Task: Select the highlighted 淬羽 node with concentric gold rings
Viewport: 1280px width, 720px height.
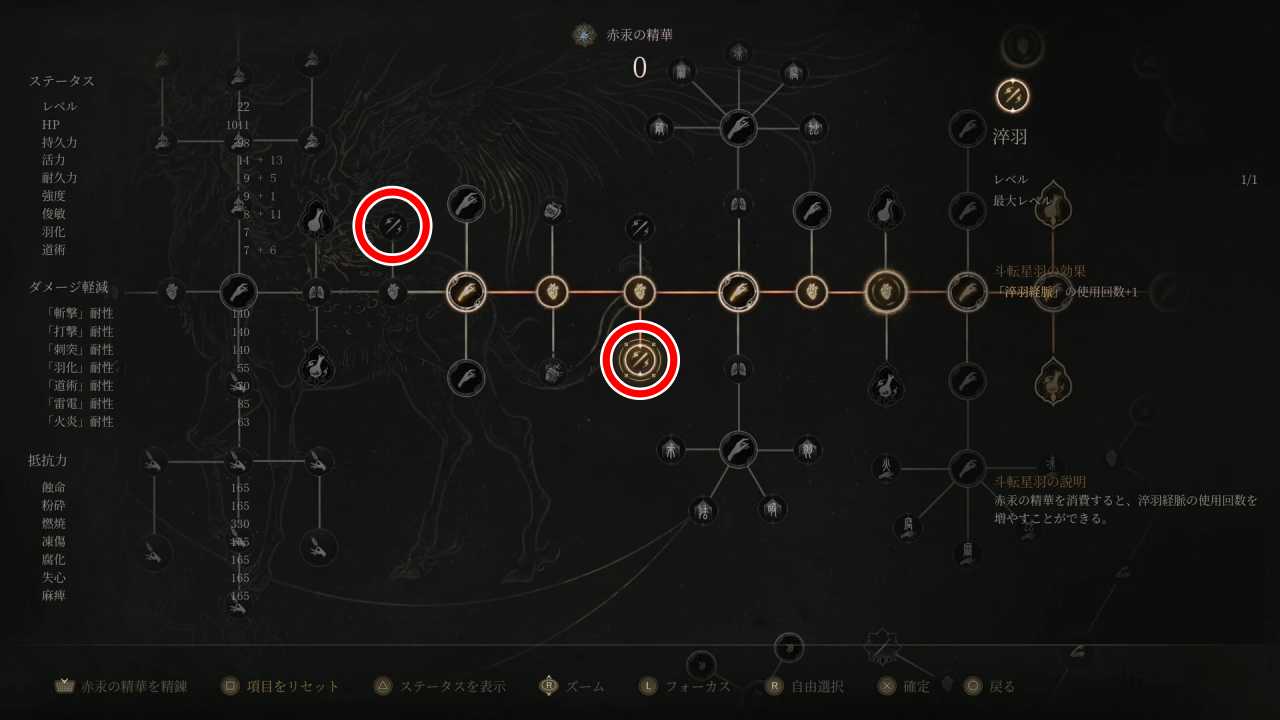Action: (640, 360)
